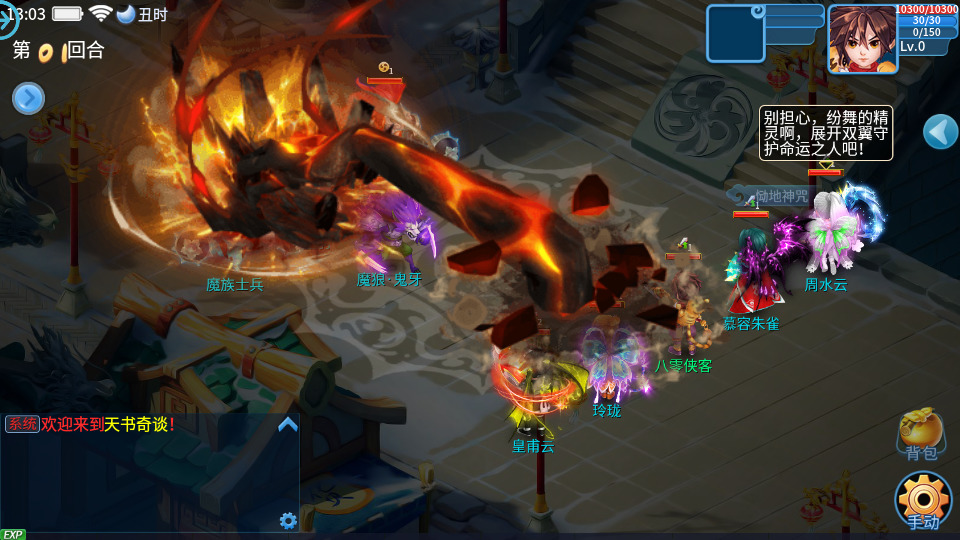Screen dimensions: 960x540
Task: Expand the chat box with up arrow
Action: [288, 424]
